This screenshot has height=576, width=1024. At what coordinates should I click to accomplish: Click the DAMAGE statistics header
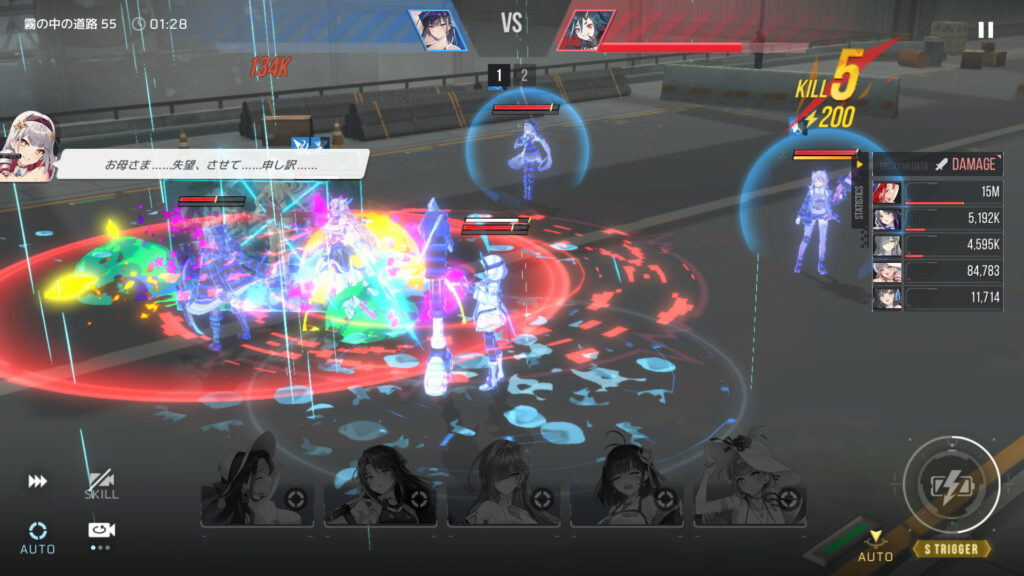[x=963, y=165]
